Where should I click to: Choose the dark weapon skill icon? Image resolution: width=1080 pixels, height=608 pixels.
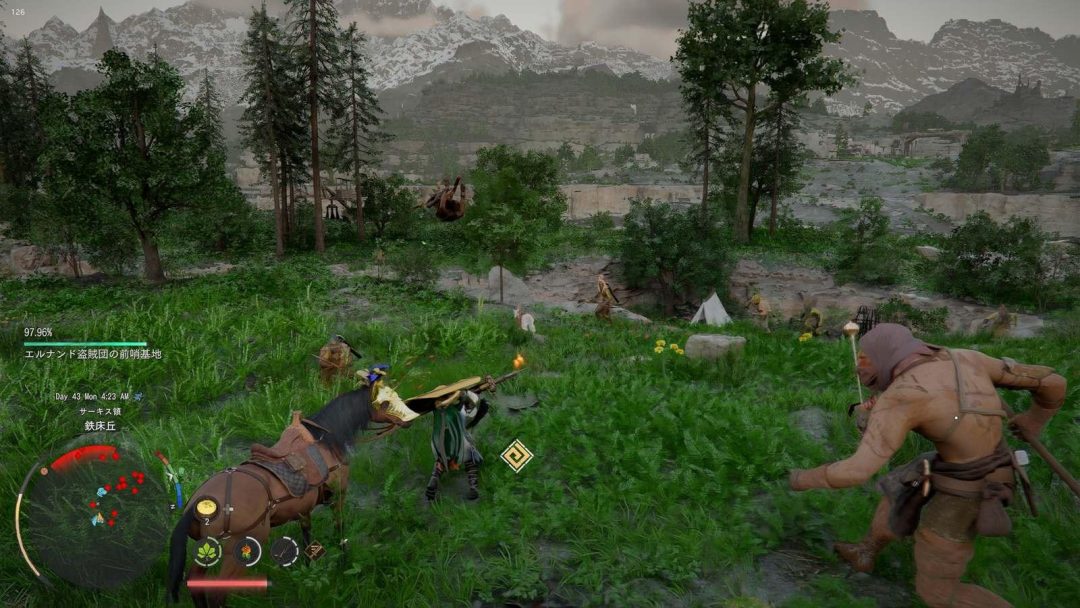(x=285, y=550)
